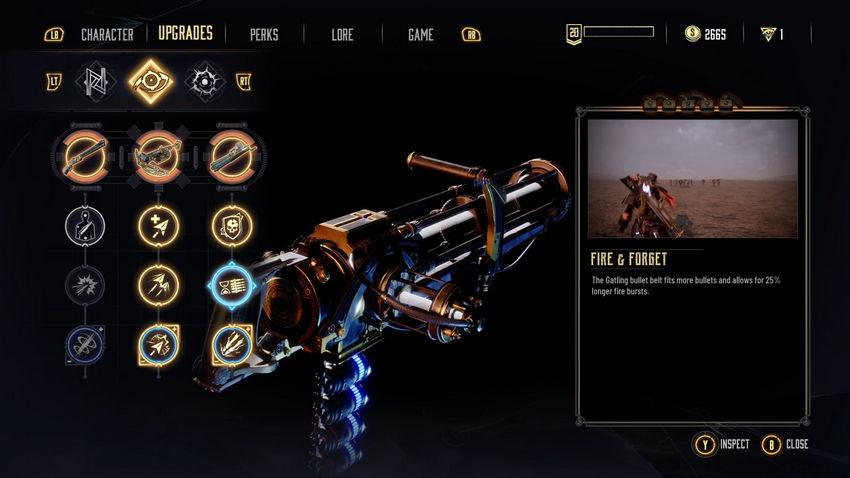Click the greyed-out burst impact upgrade
The height and width of the screenshot is (478, 850).
[83, 285]
